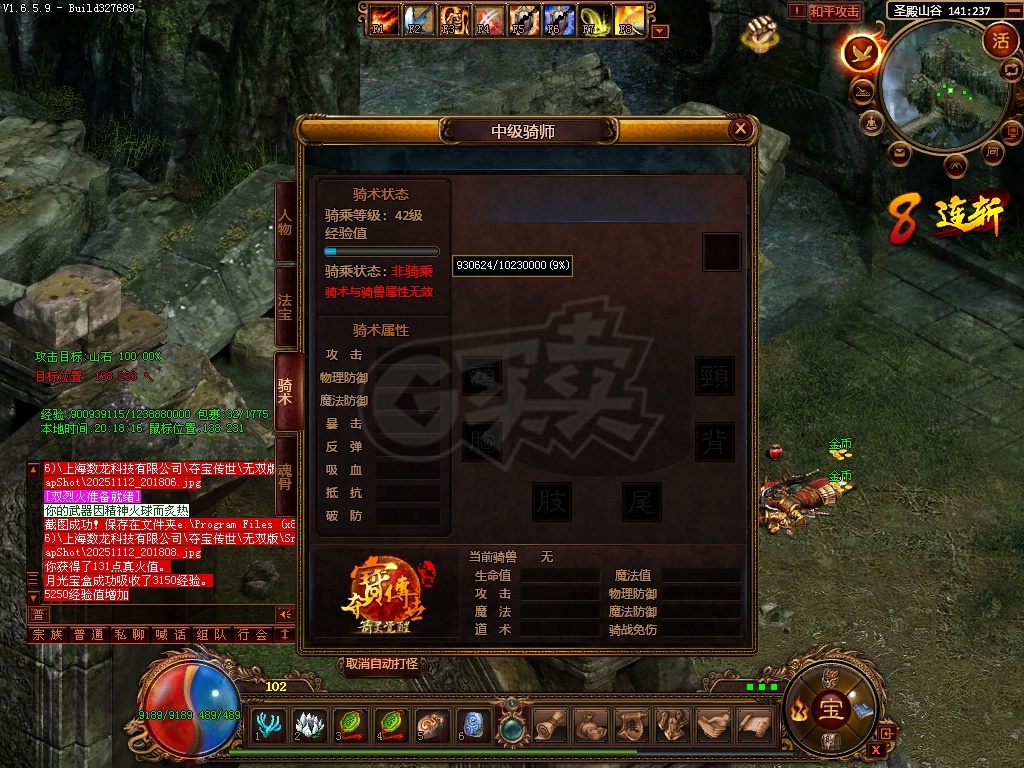The height and width of the screenshot is (768, 1024).
Task: Expand the skill bar dropdown arrow
Action: (x=659, y=31)
